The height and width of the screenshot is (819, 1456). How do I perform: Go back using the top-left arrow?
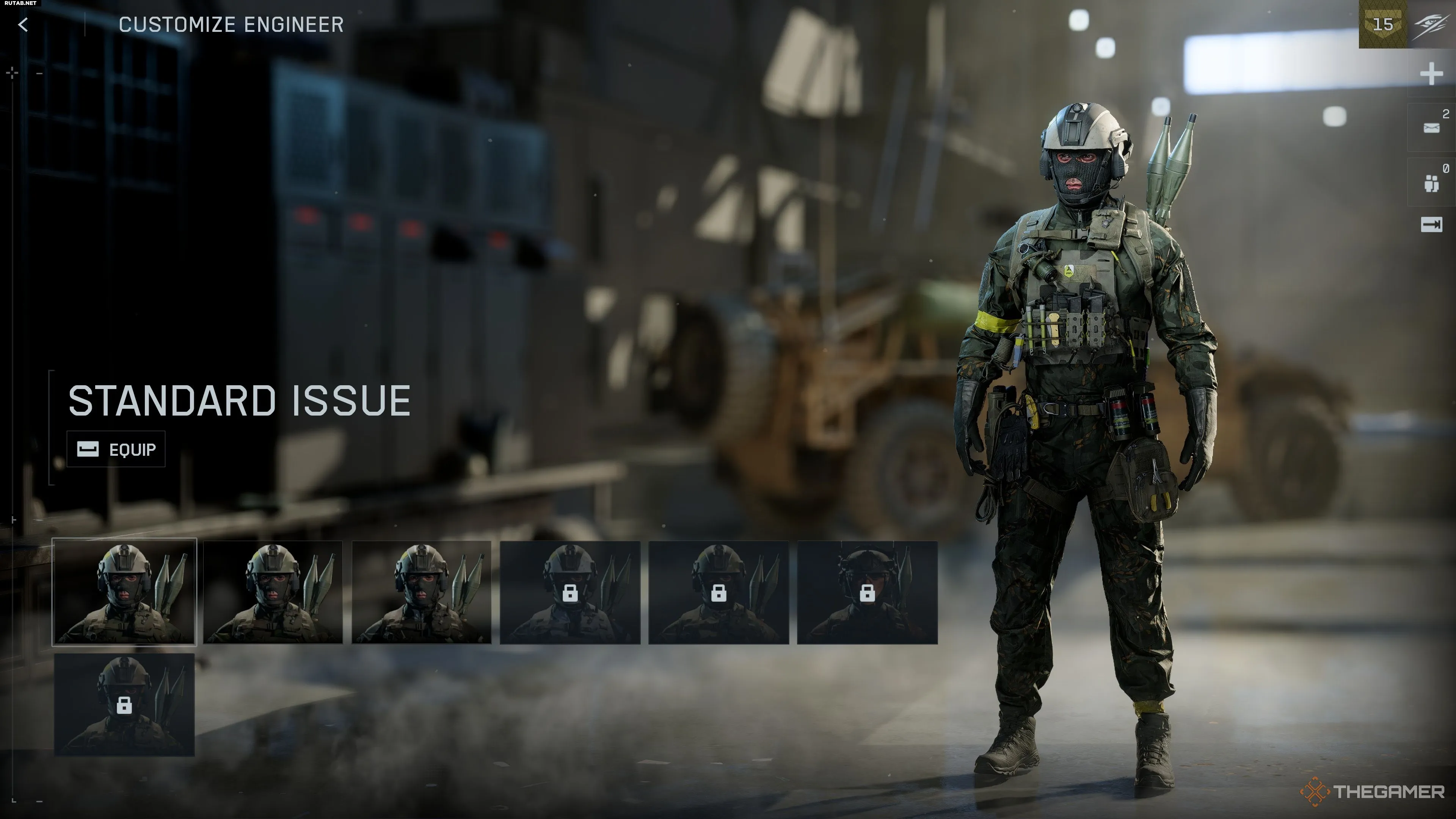point(23,24)
